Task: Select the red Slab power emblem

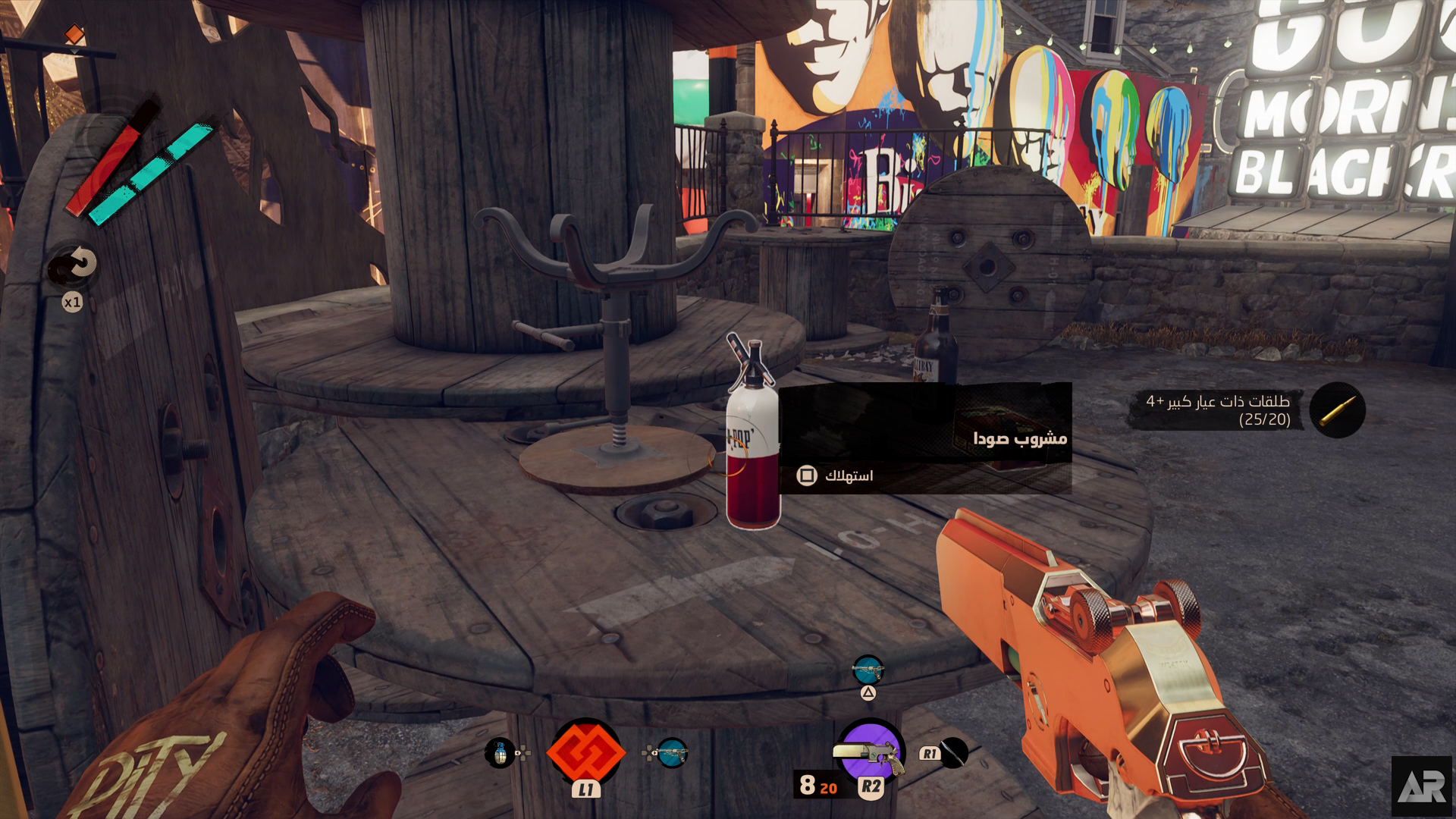Action: 585,752
